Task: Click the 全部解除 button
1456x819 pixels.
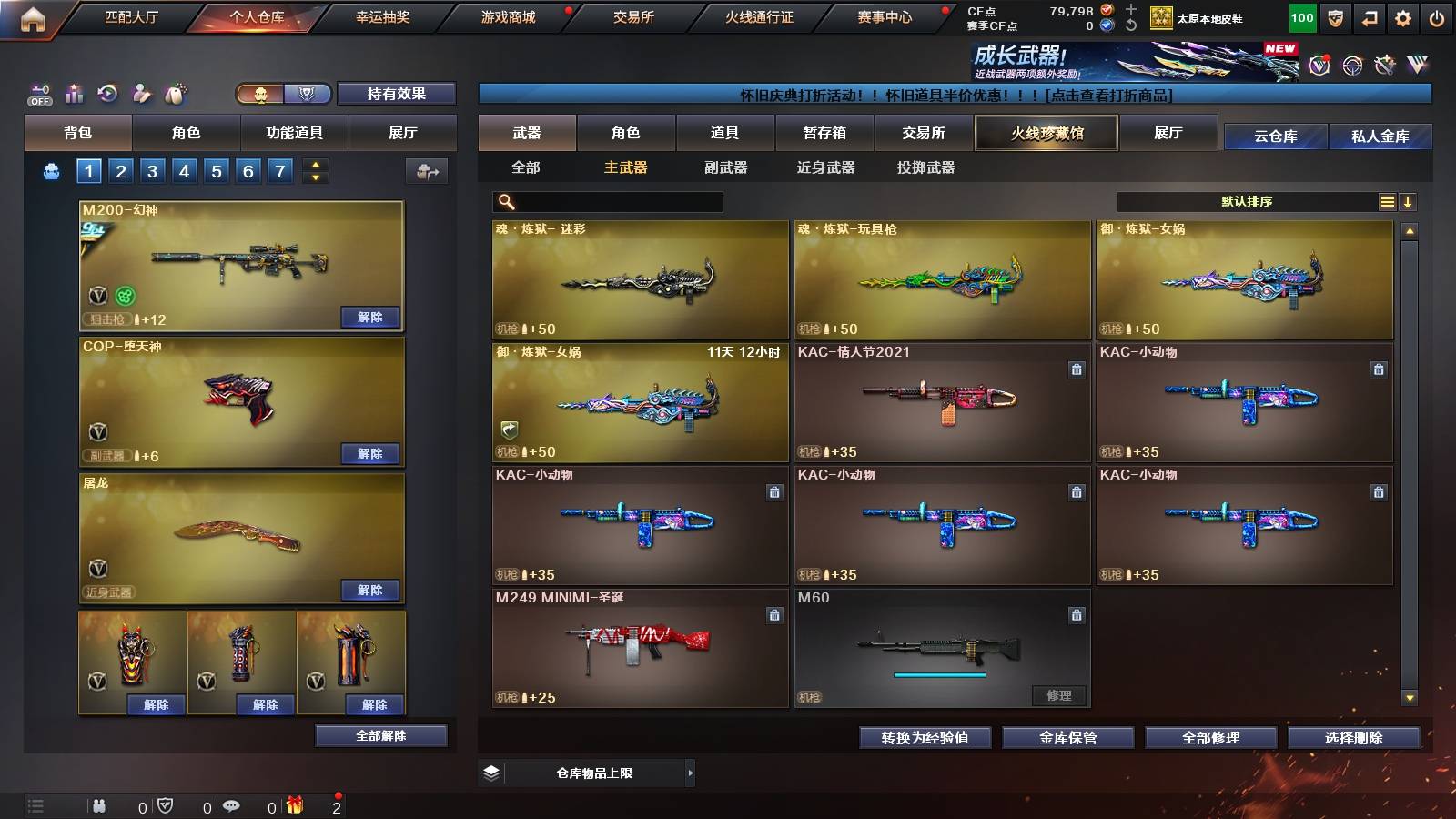Action: (x=379, y=735)
